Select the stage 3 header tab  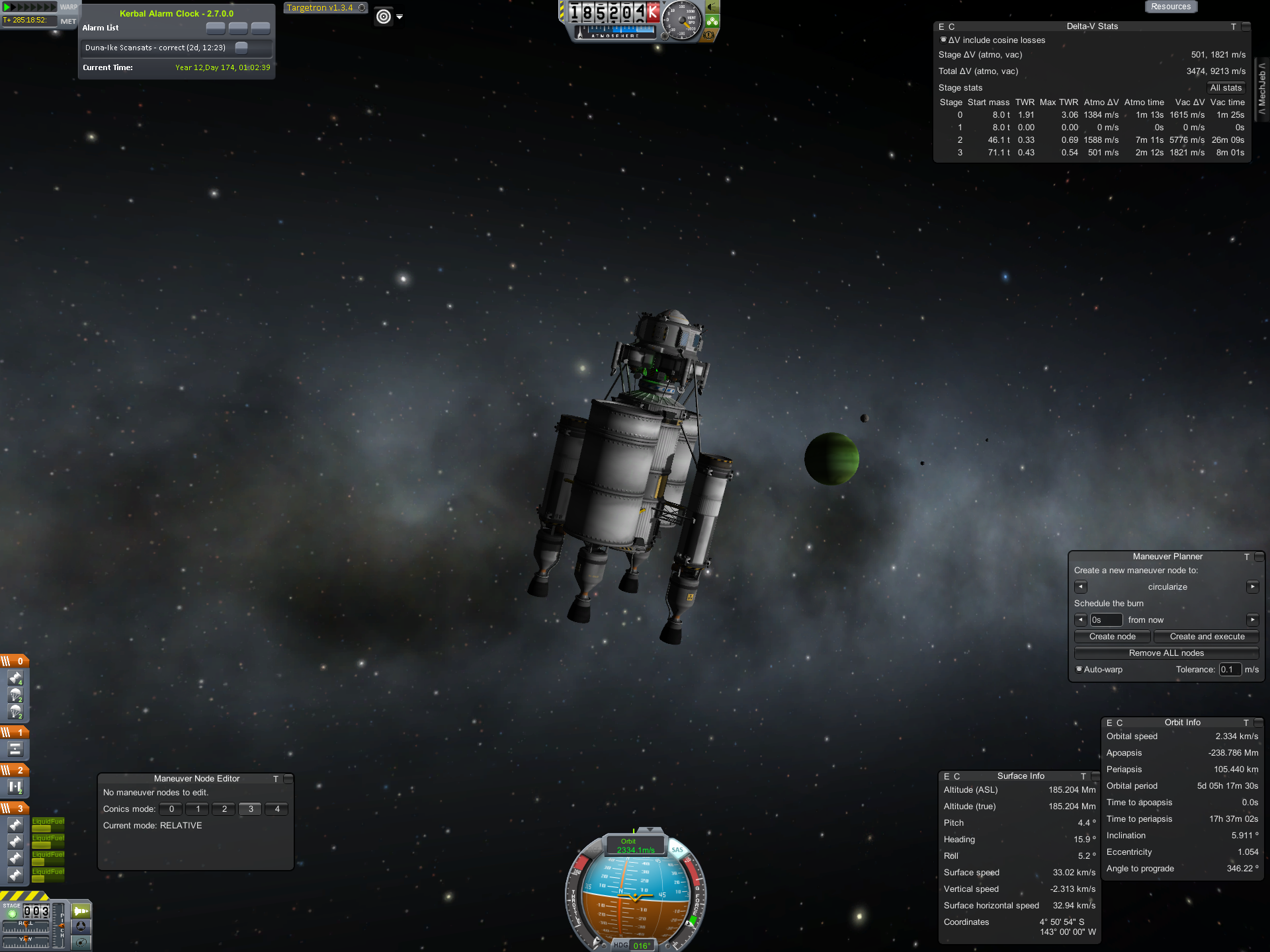15,809
